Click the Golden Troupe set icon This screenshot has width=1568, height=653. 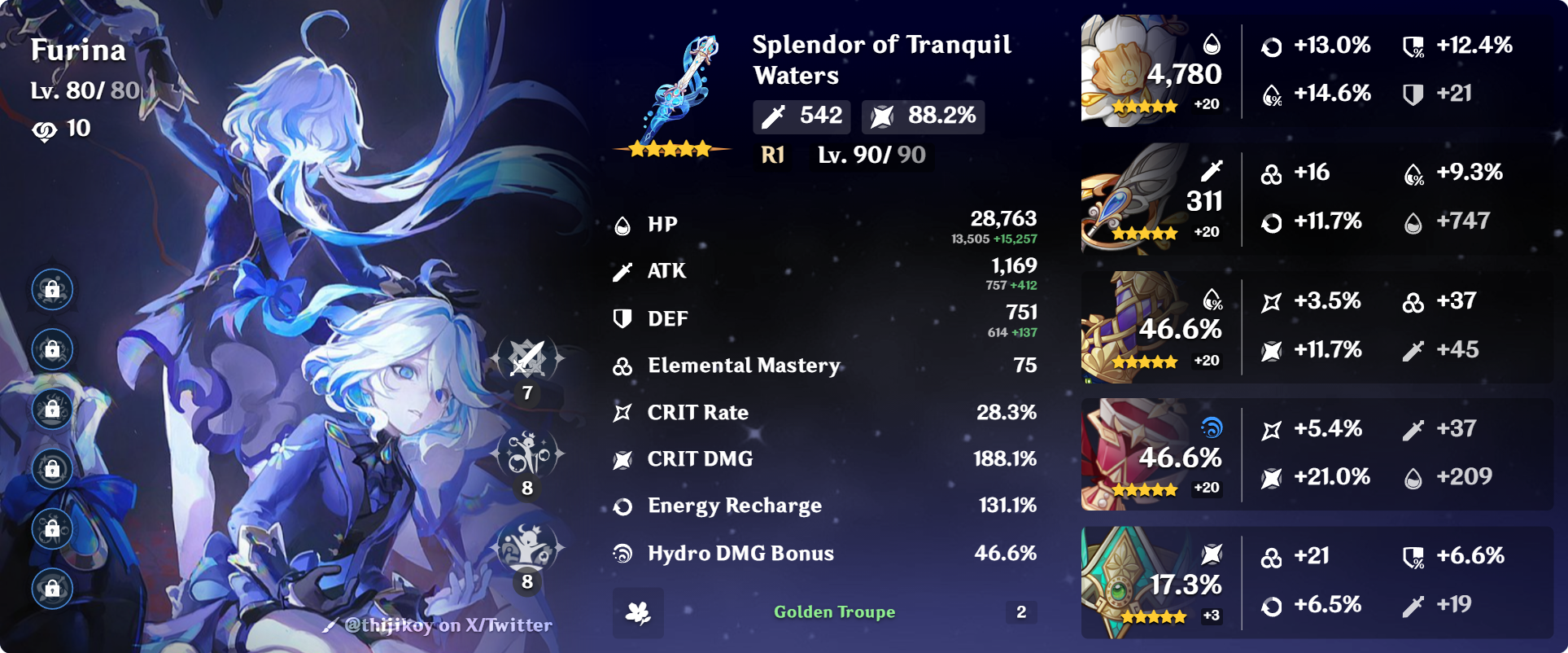[x=640, y=612]
